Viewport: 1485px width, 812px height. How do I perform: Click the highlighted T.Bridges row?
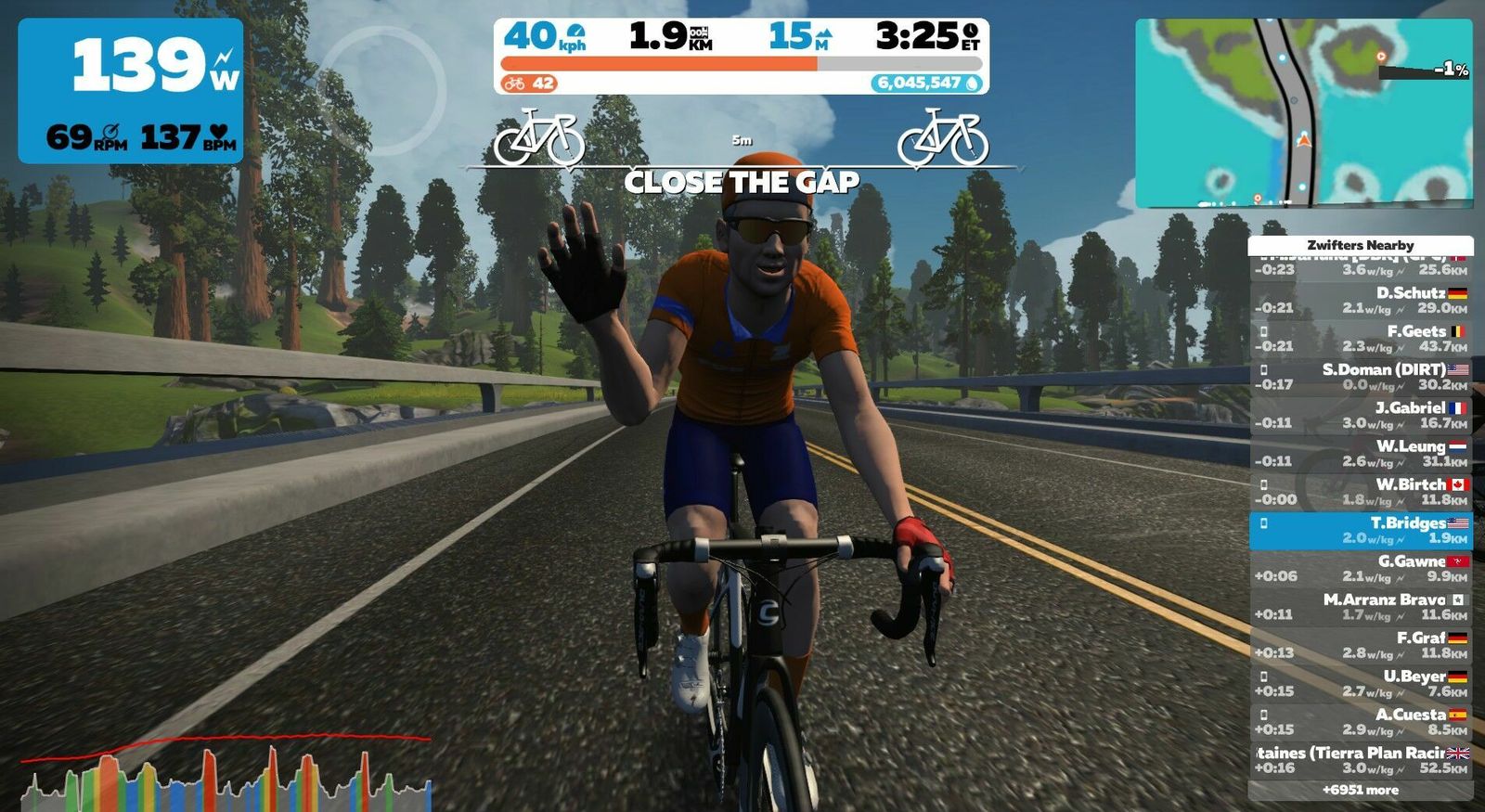point(1361,530)
